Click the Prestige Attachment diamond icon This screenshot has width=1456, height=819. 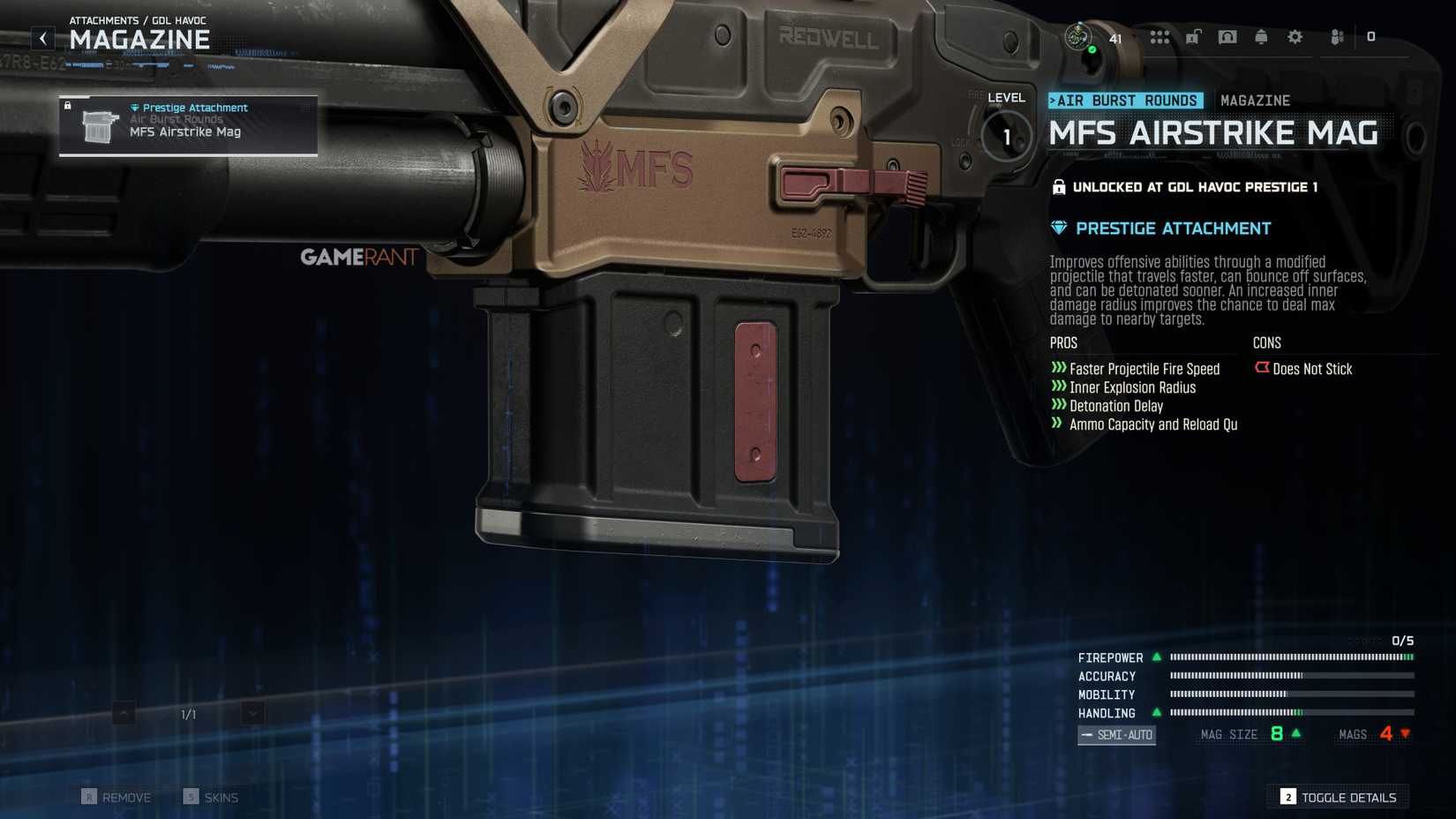1058,228
